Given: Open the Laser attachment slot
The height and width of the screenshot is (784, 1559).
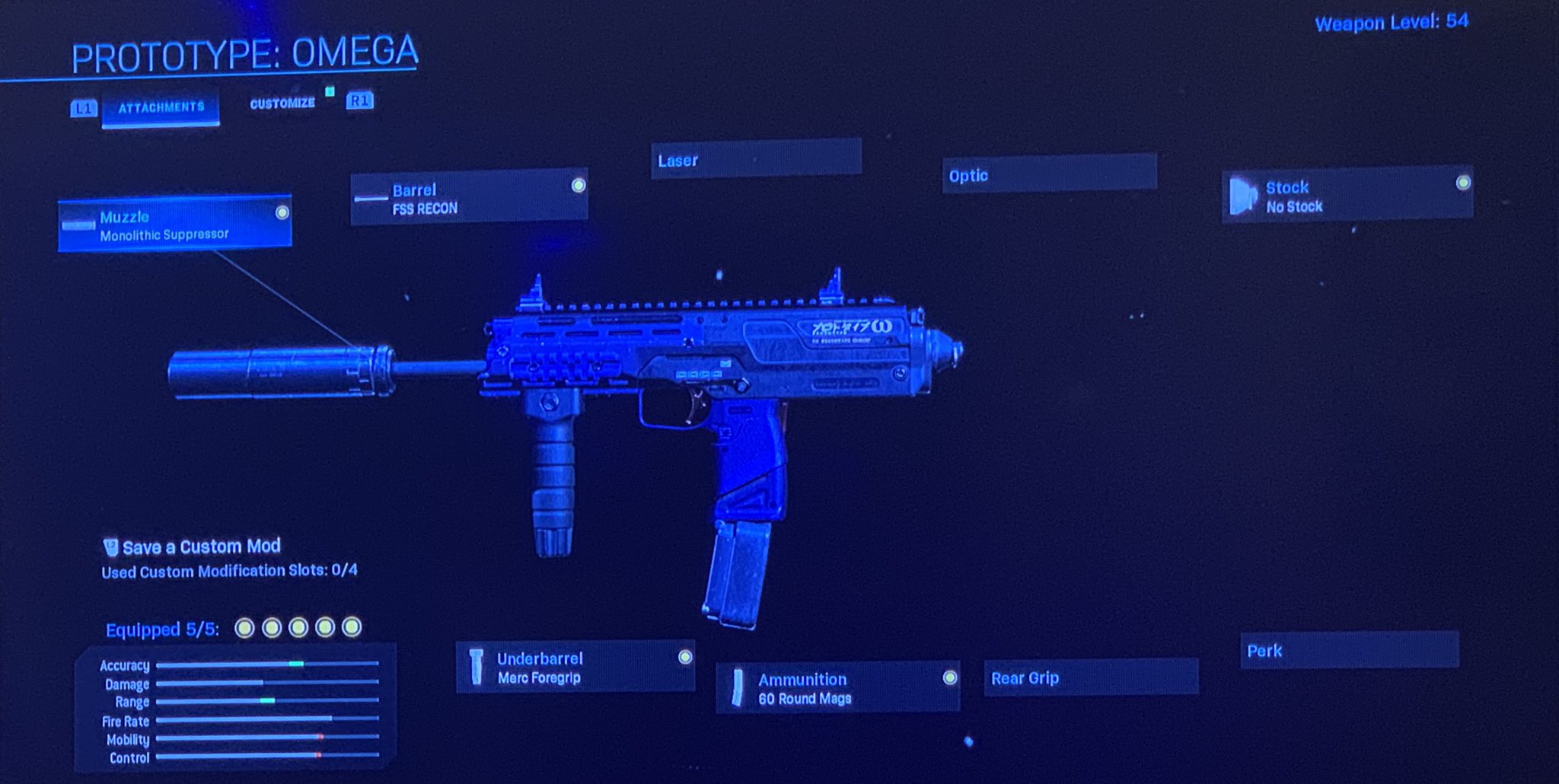Looking at the screenshot, I should click(x=756, y=160).
